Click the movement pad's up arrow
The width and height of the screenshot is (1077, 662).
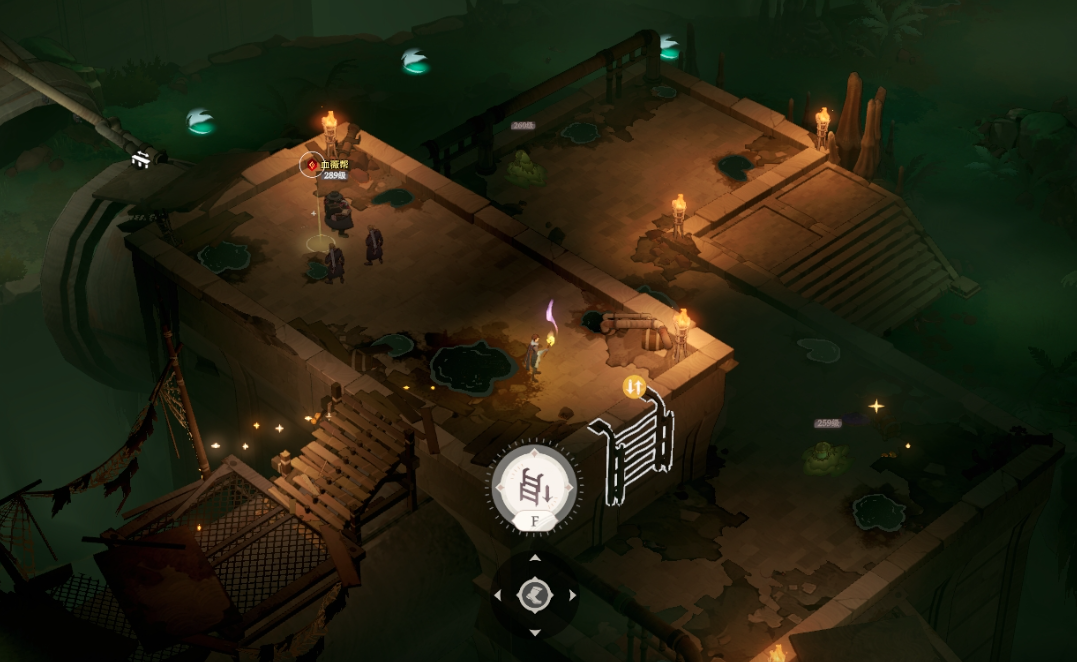[535, 558]
